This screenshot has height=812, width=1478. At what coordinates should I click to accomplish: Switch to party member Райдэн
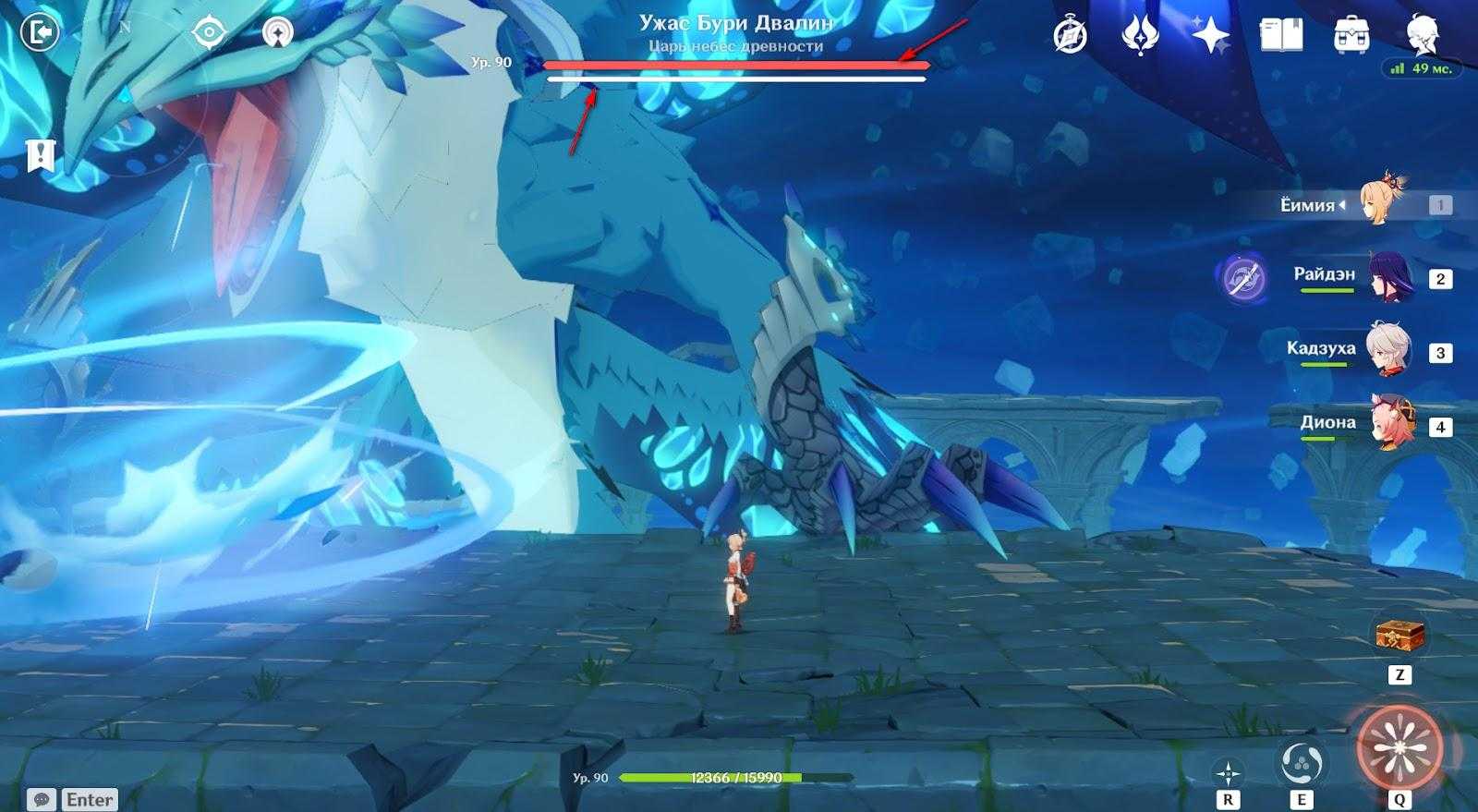[x=1387, y=277]
